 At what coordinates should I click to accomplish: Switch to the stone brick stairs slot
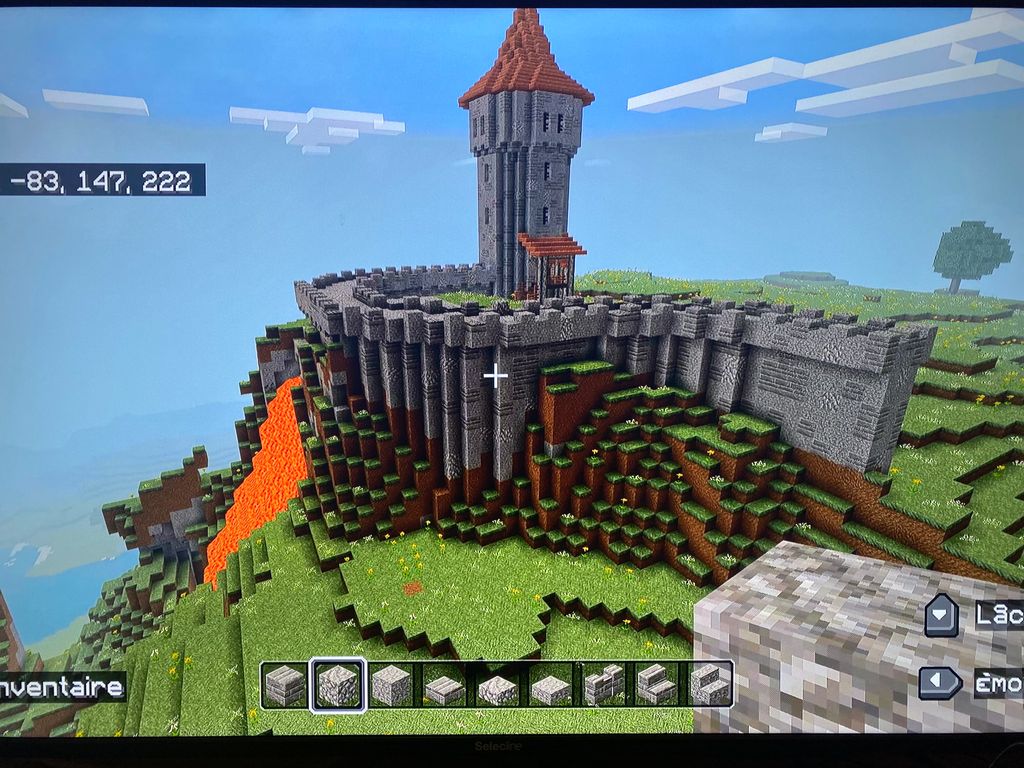point(655,685)
